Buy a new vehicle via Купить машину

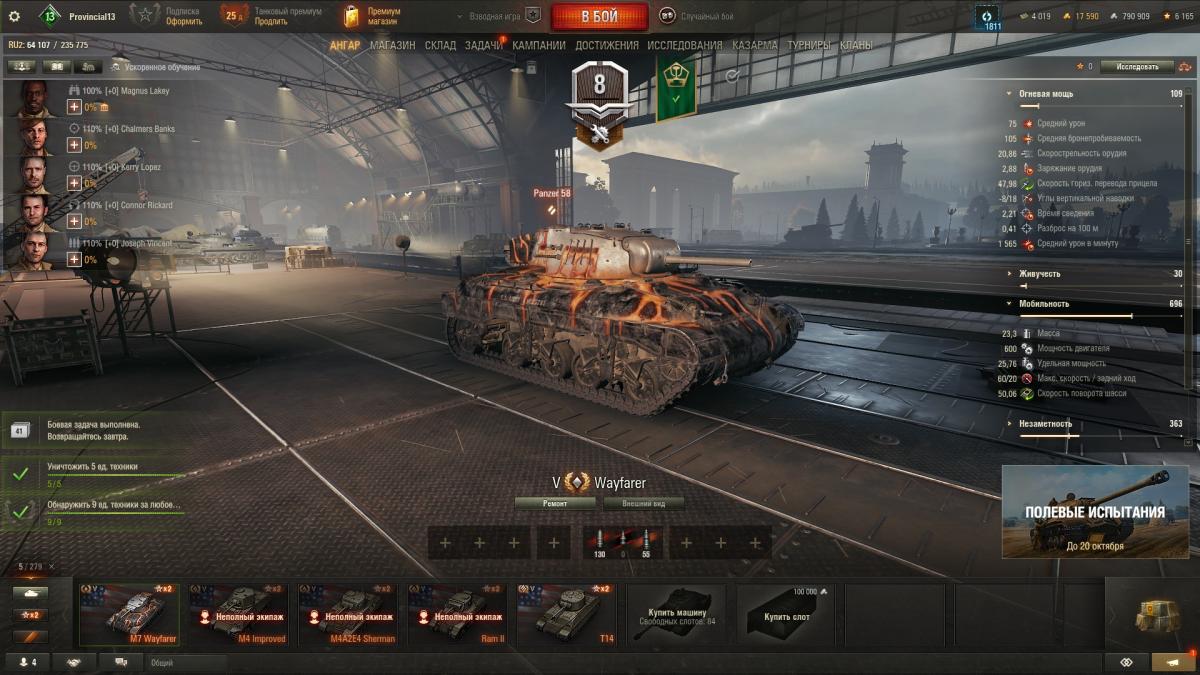pos(678,614)
